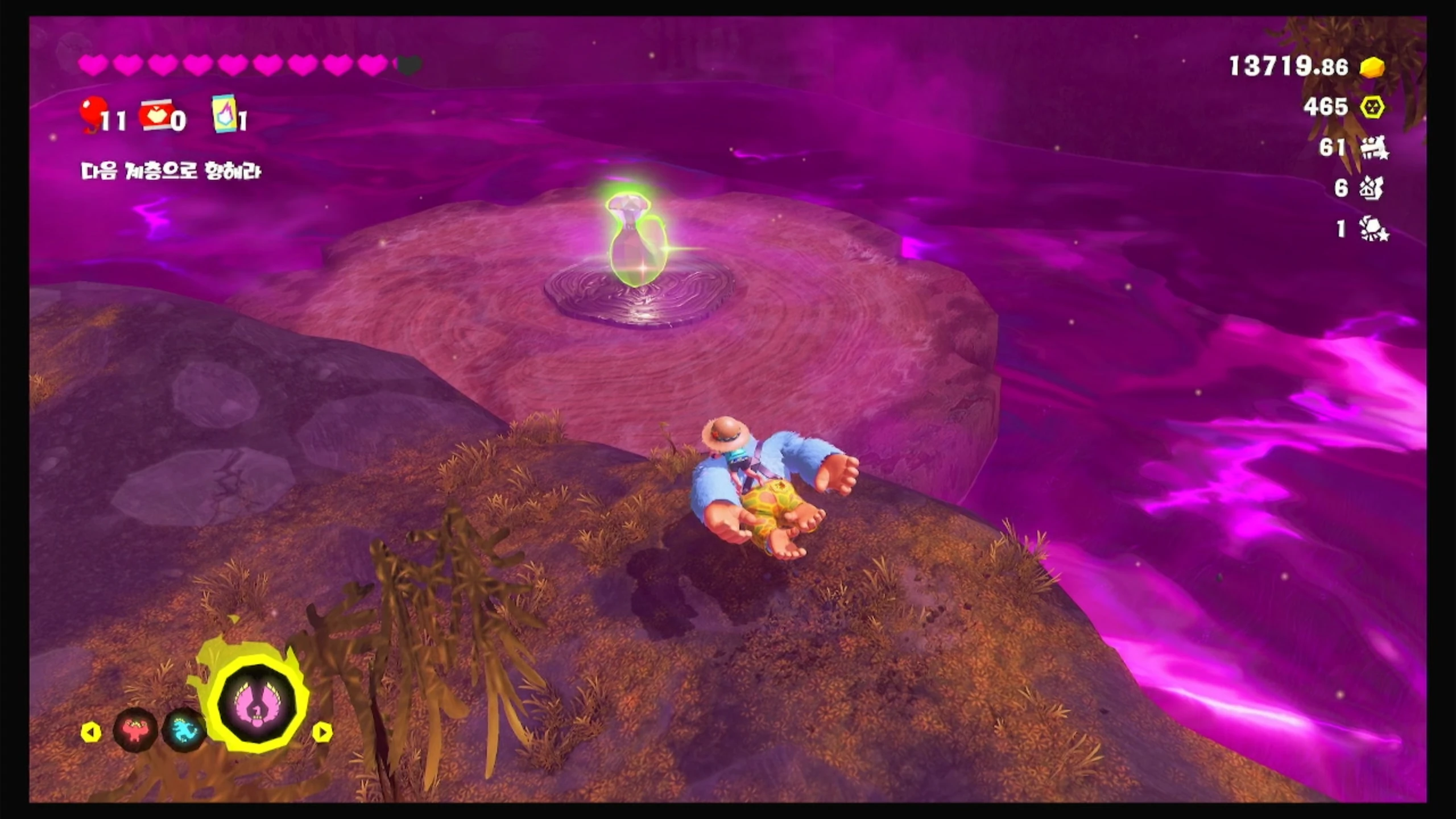This screenshot has height=819, width=1456.
Task: Click the gold nugget currency icon
Action: [1372, 67]
